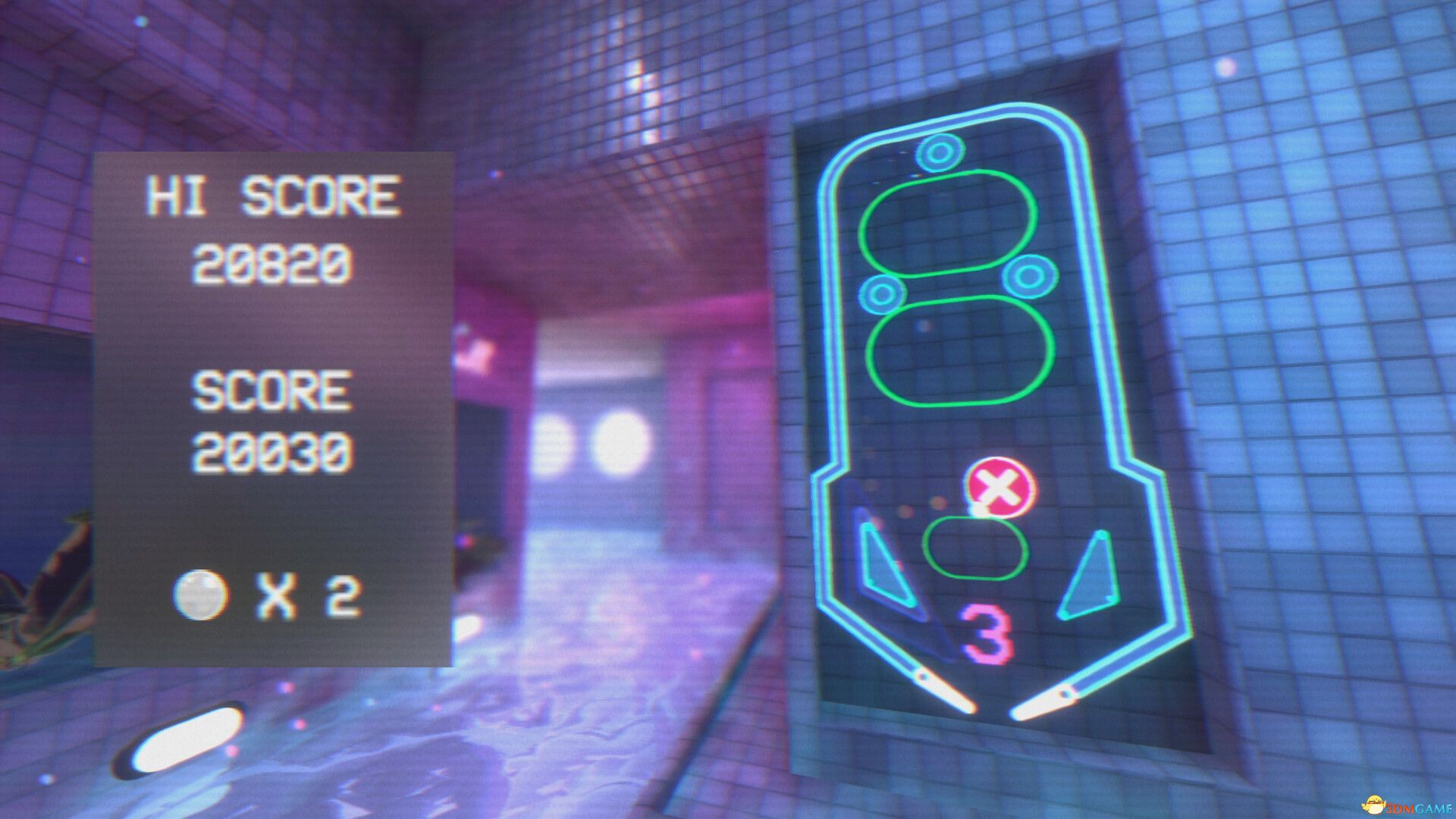Click the right-side blue bumper
Screen dimensions: 1456x819
click(1031, 277)
